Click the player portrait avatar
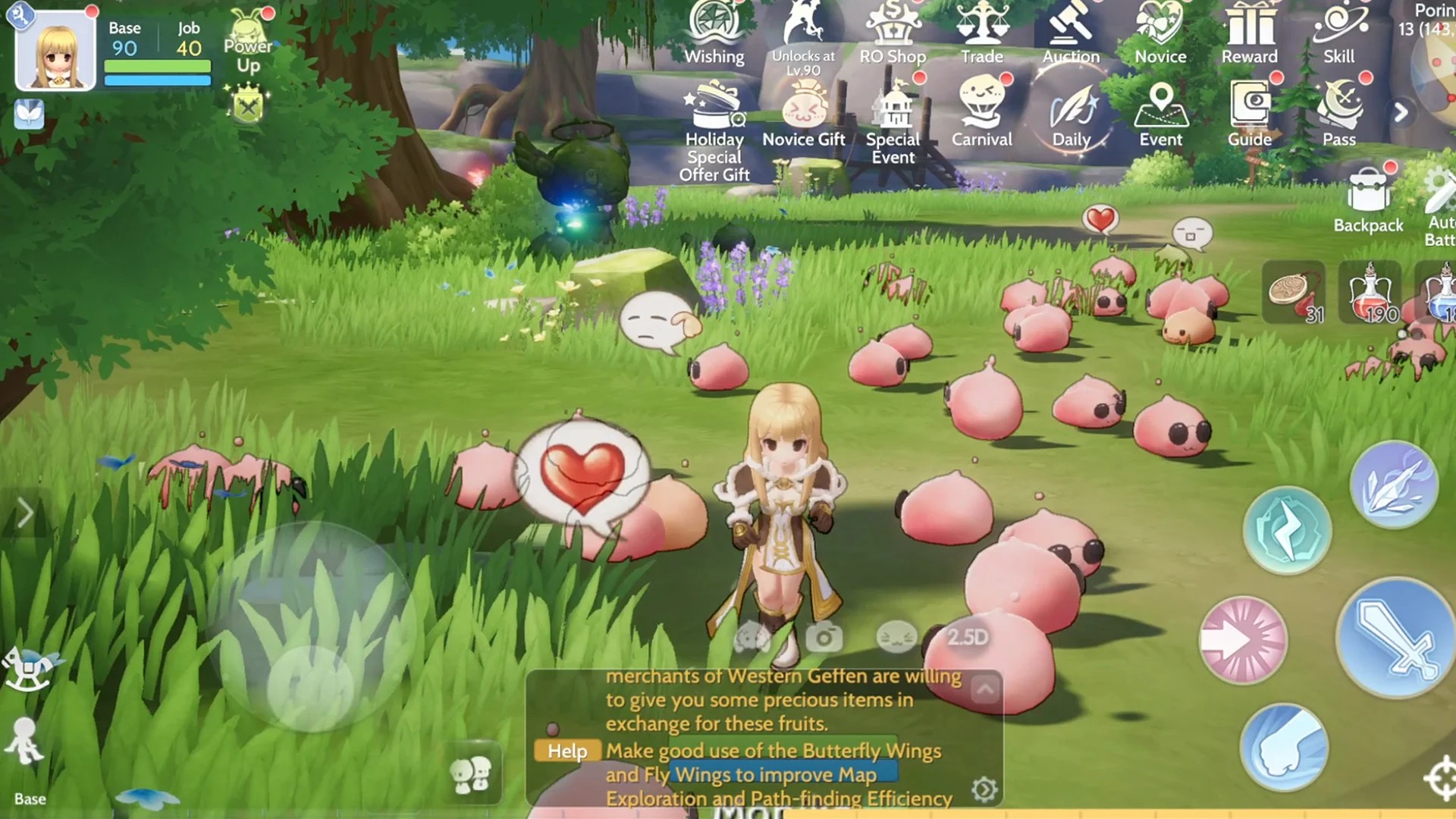The image size is (1456, 819). 55,51
